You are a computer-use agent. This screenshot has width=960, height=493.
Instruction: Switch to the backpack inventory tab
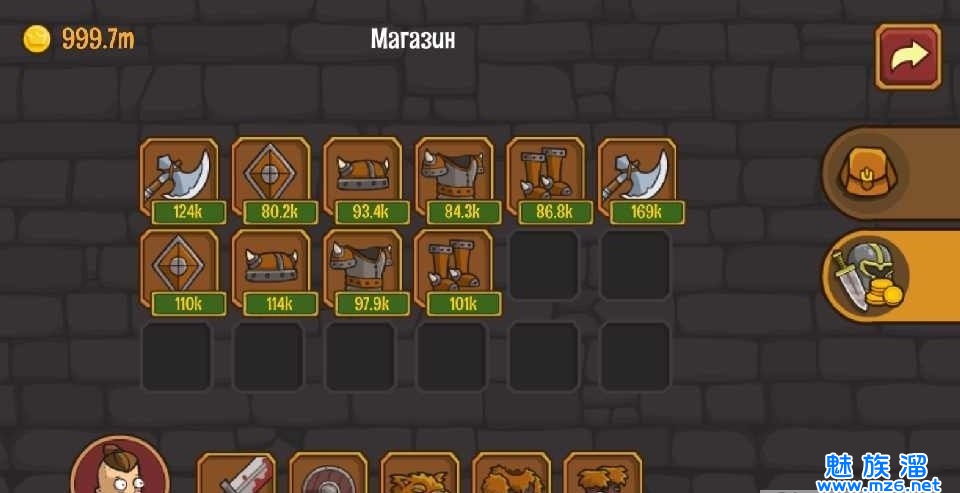point(866,172)
